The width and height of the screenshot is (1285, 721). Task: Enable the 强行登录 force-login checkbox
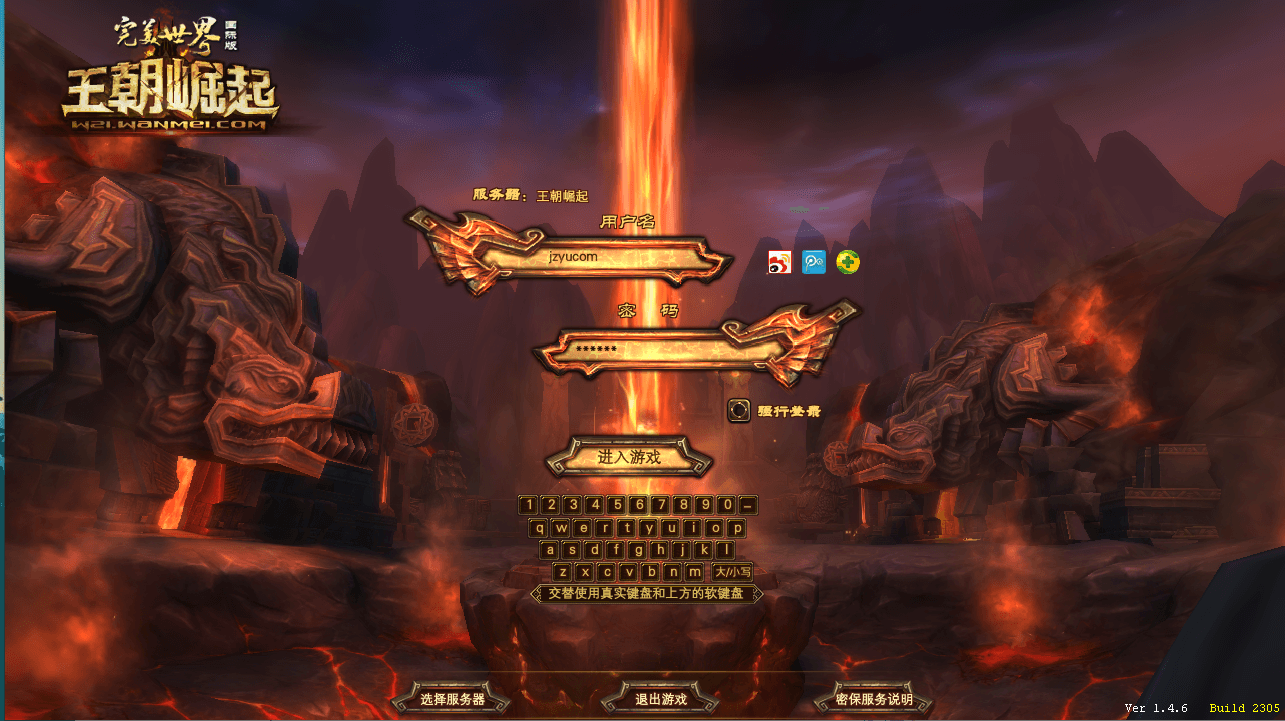click(x=739, y=411)
